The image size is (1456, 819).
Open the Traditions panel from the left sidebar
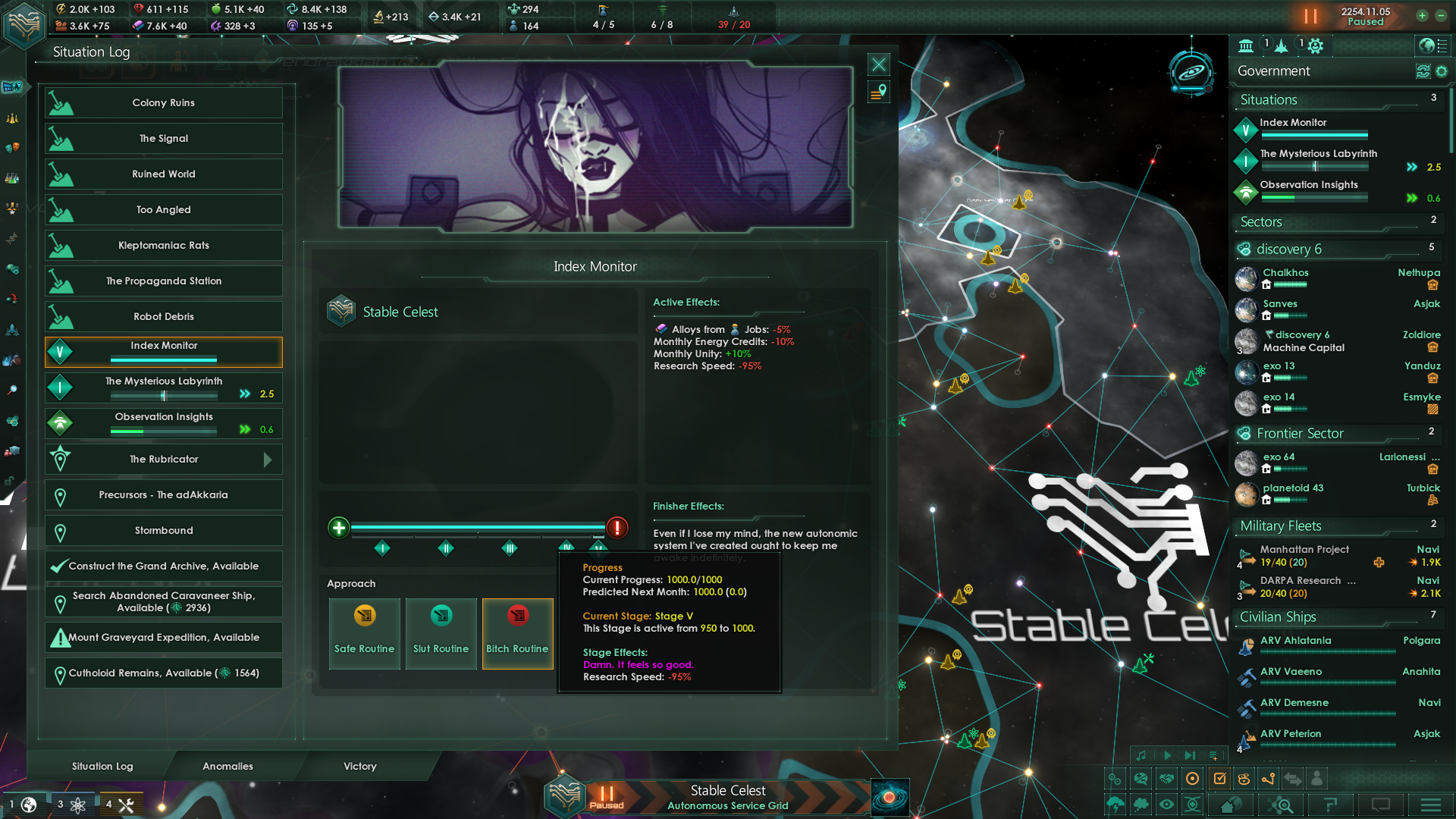[12, 119]
